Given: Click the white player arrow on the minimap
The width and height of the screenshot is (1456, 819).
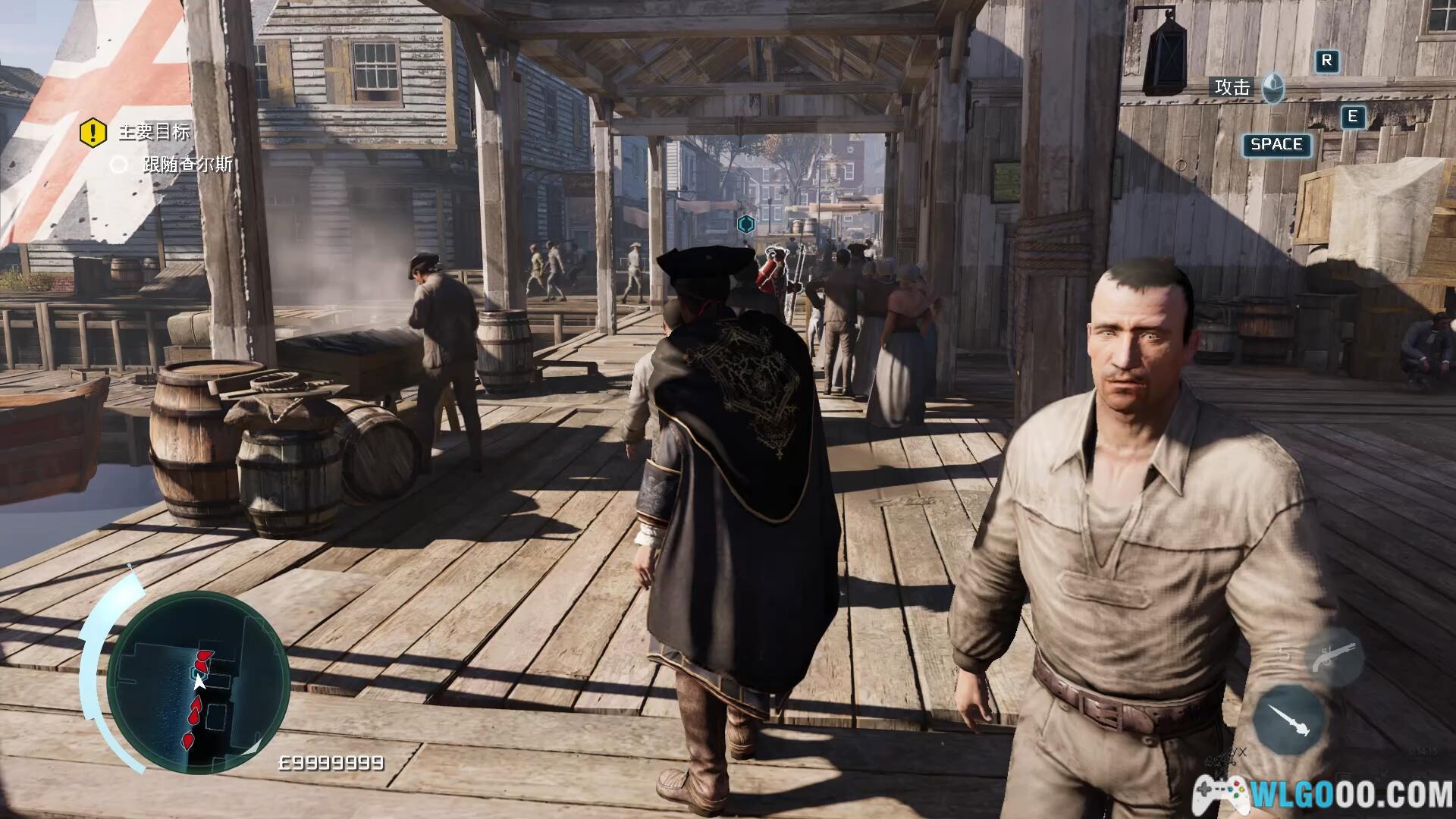Looking at the screenshot, I should pyautogui.click(x=199, y=682).
